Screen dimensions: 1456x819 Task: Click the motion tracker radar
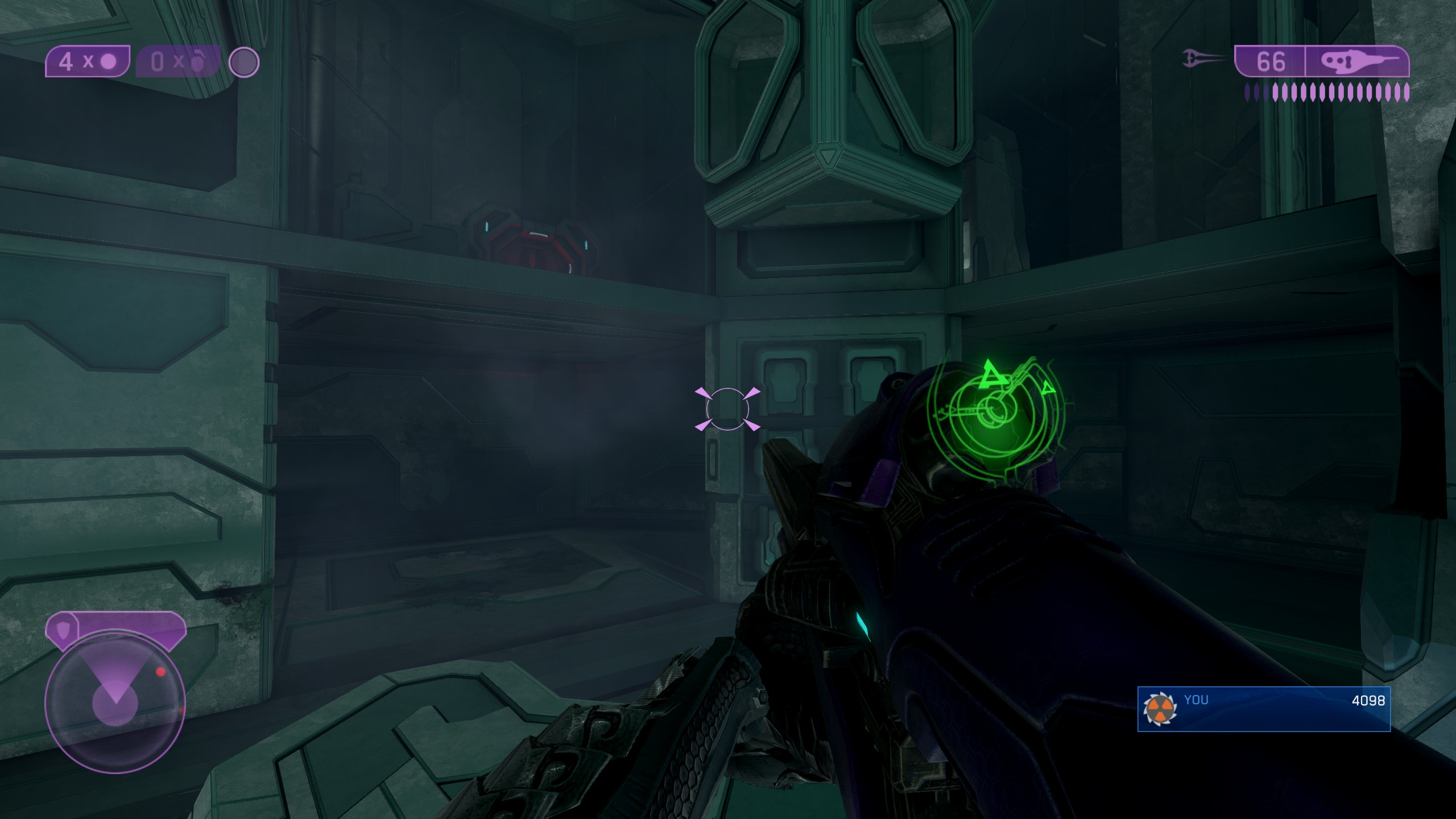(115, 704)
